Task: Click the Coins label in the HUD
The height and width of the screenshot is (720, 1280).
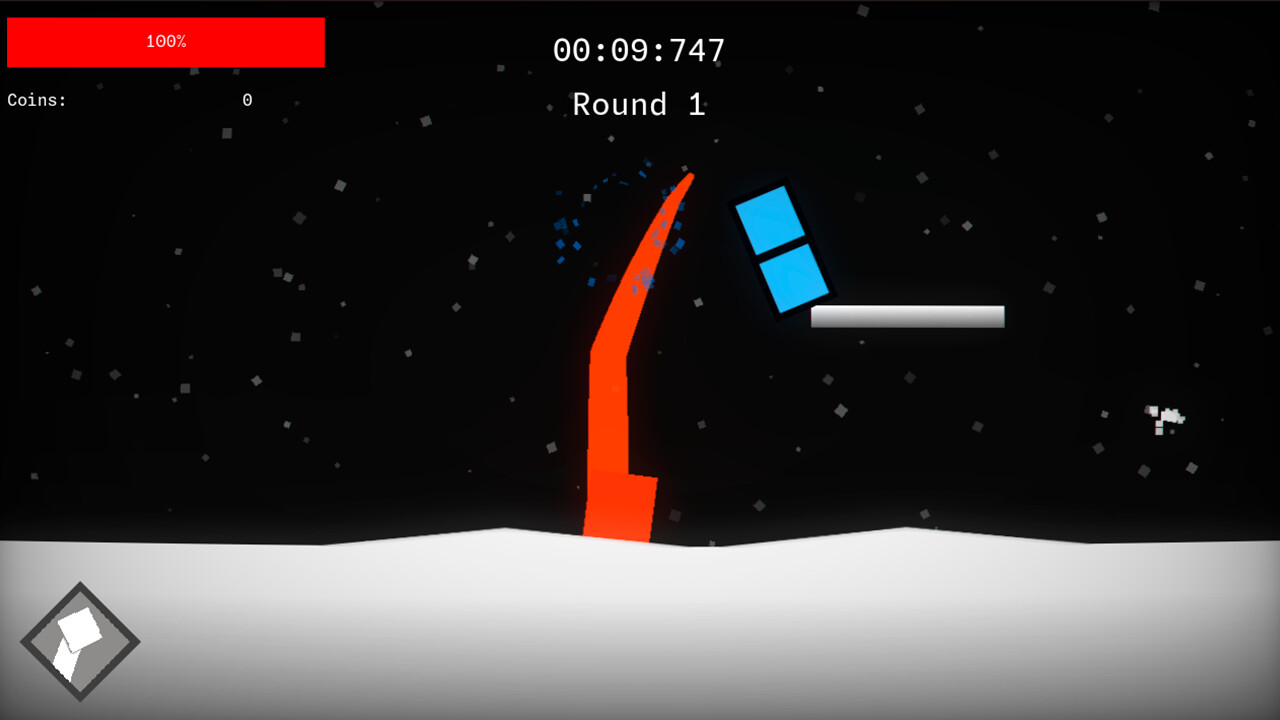Action: (x=36, y=100)
